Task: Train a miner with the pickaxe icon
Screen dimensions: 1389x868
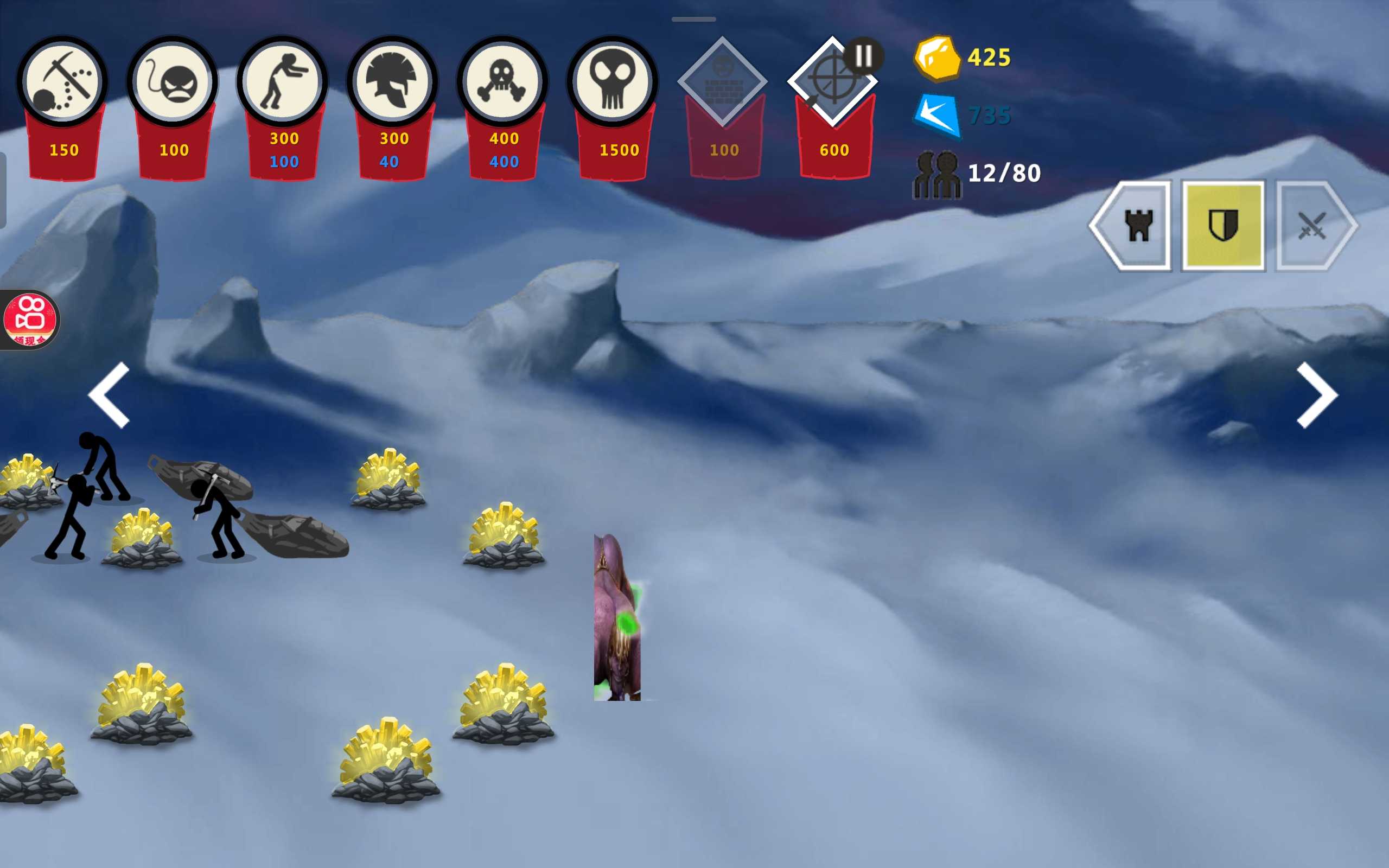Action: pyautogui.click(x=62, y=81)
